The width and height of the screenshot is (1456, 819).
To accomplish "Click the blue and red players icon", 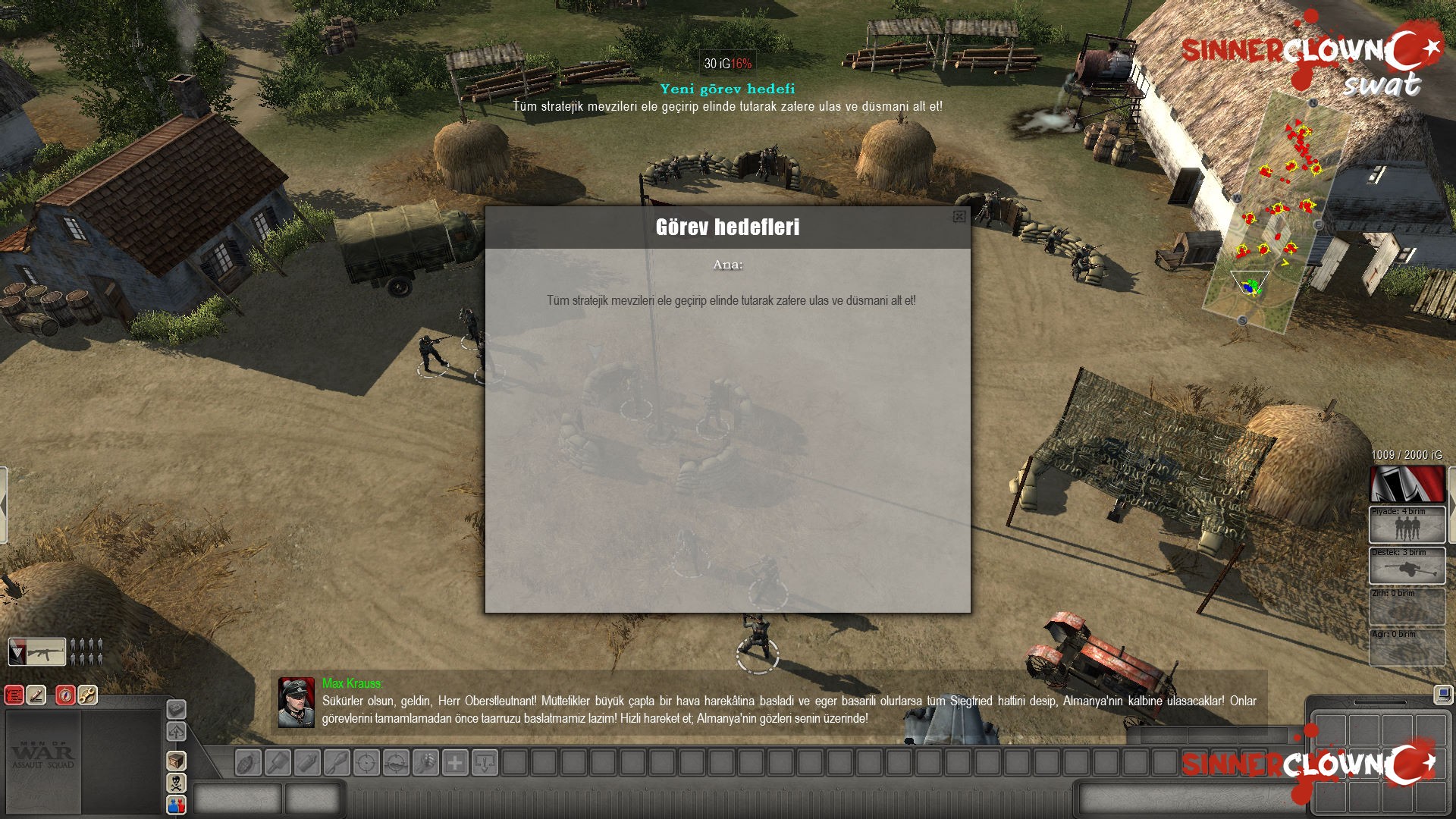I will [x=176, y=805].
